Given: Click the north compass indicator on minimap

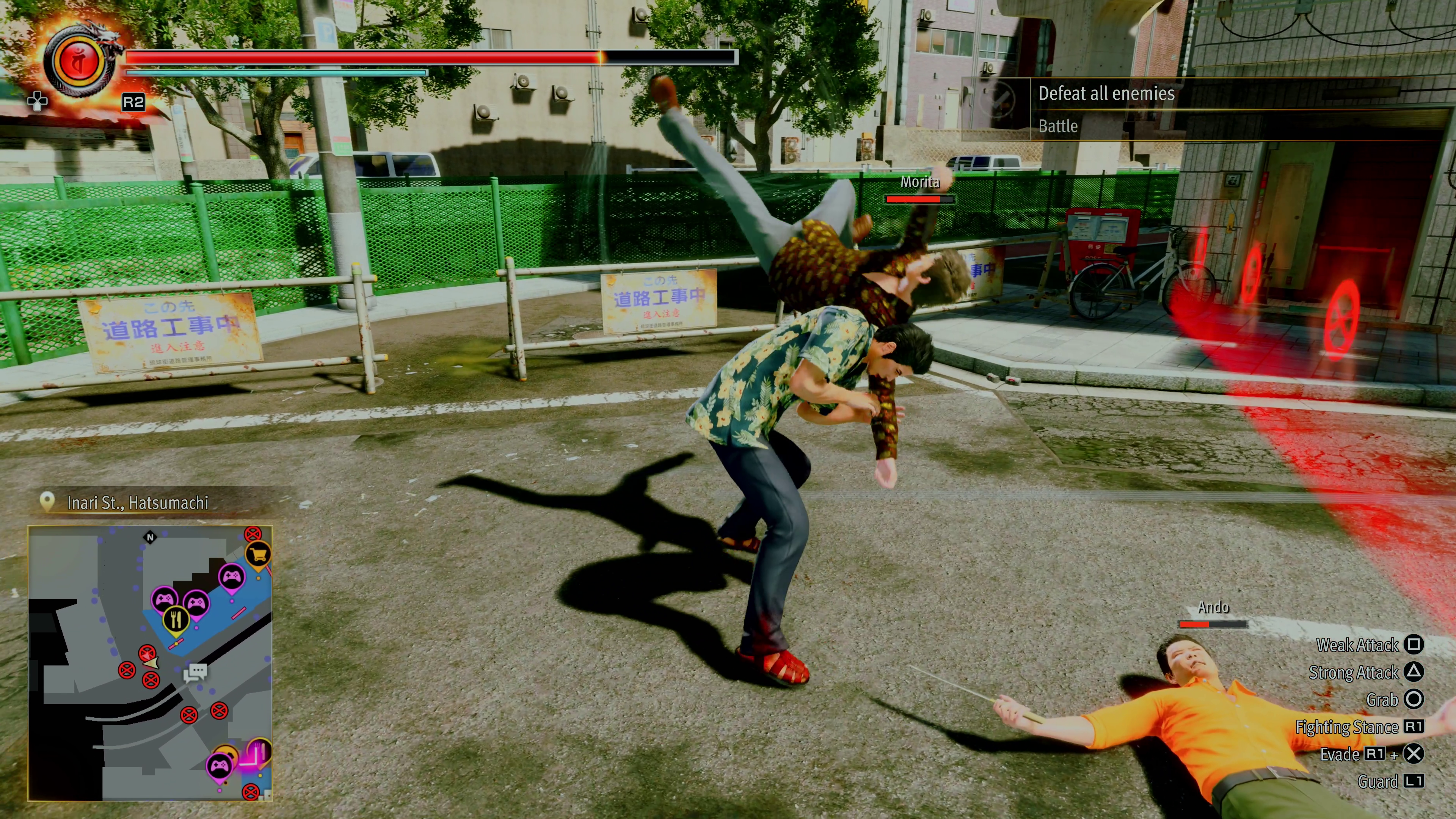Looking at the screenshot, I should coord(151,537).
